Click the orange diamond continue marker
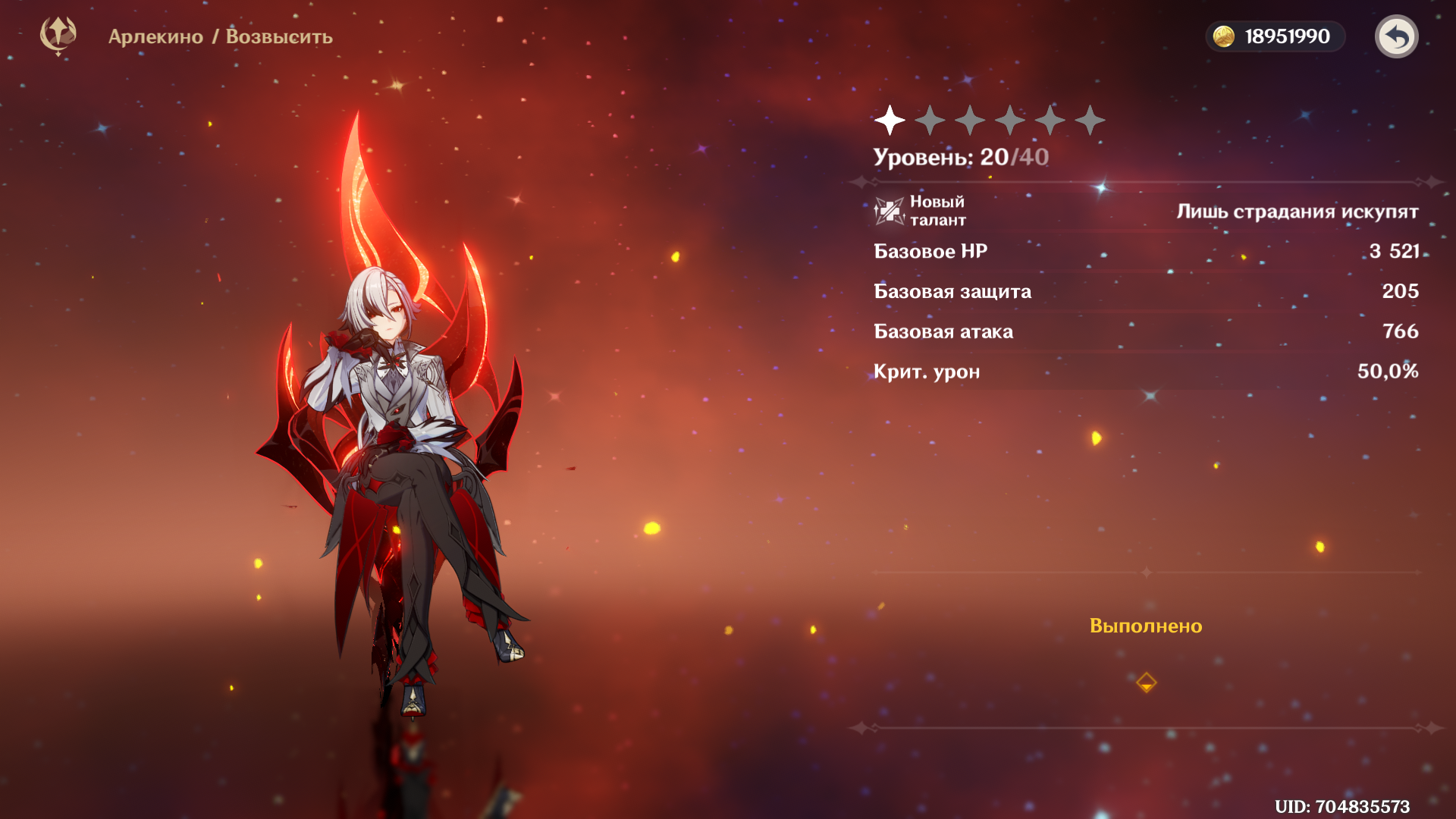 [1146, 682]
